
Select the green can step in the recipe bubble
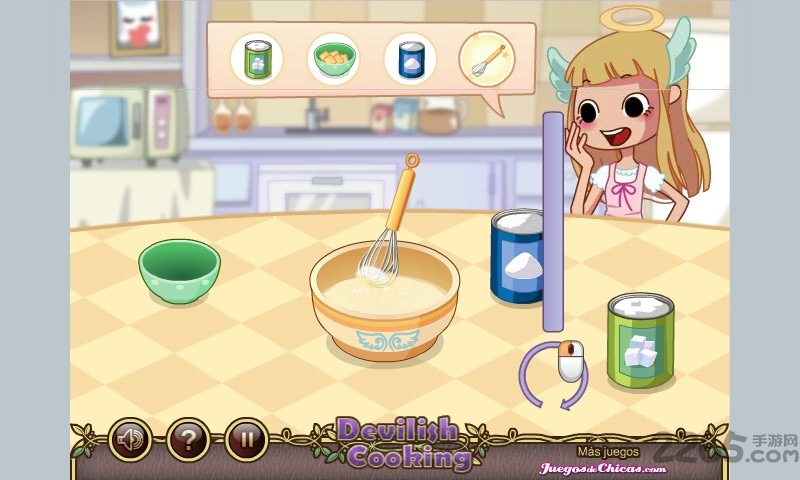[256, 58]
